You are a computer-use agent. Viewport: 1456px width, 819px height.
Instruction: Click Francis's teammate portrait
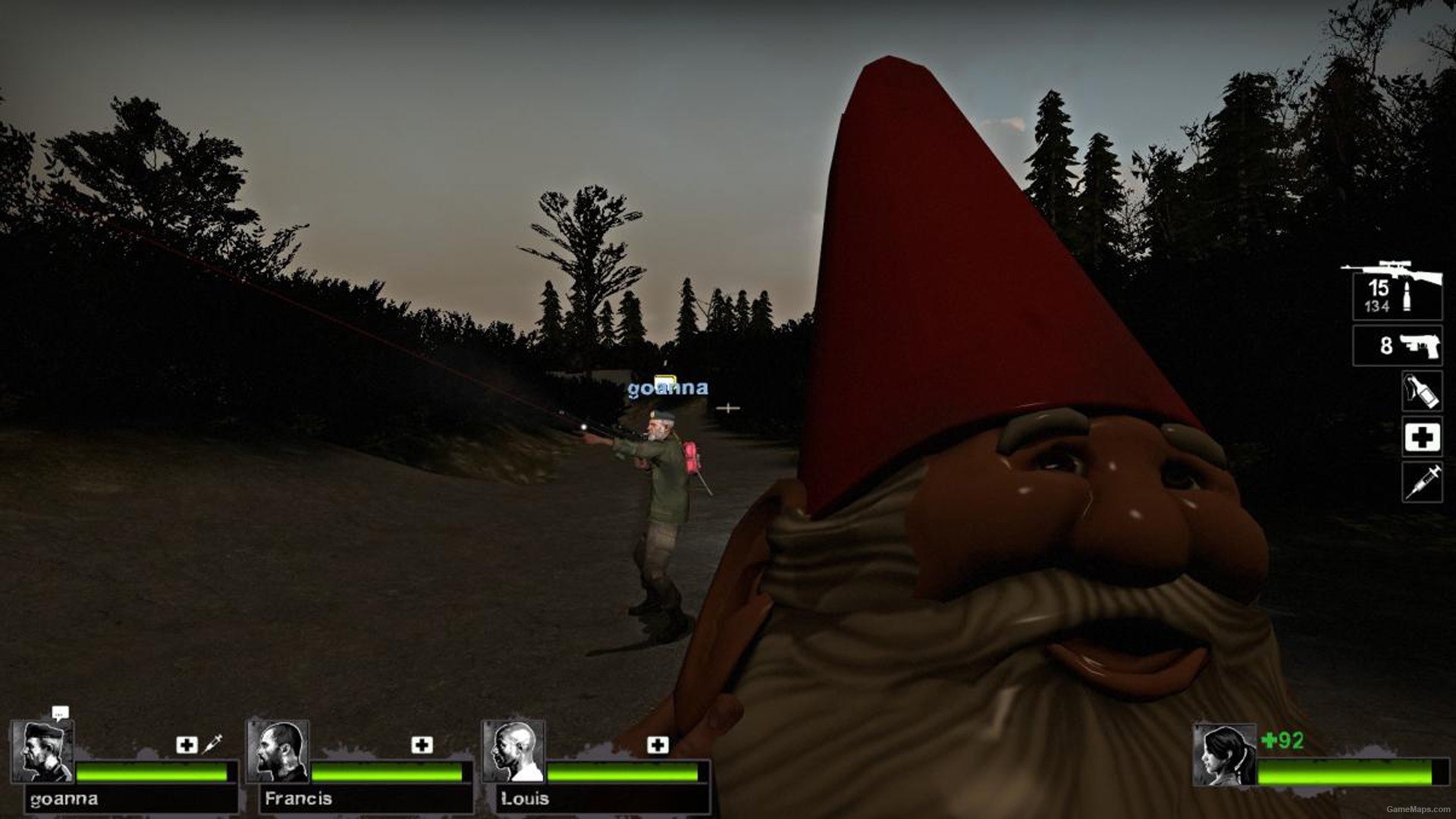point(278,752)
